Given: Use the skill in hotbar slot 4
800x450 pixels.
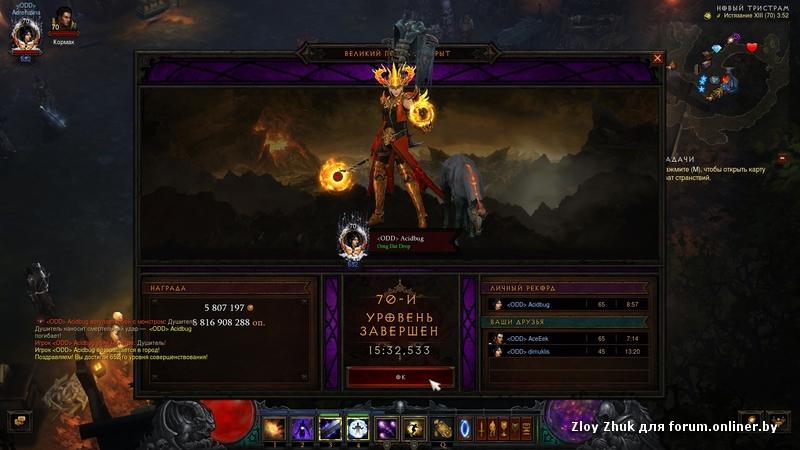Looking at the screenshot, I should (357, 428).
